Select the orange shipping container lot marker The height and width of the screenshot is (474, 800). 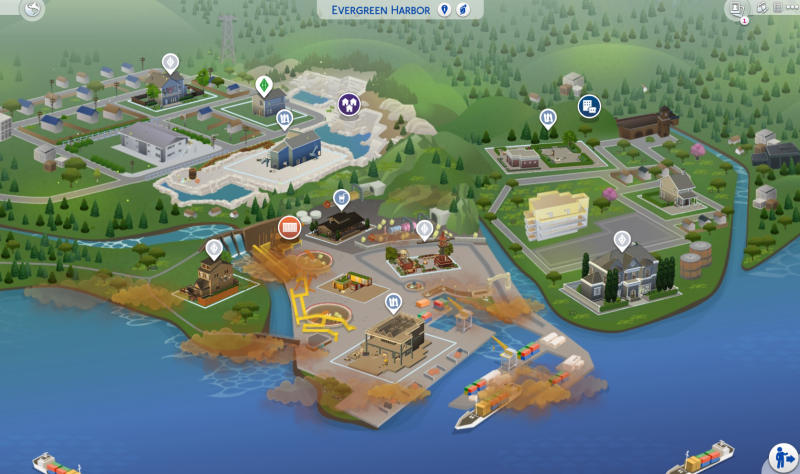click(x=290, y=227)
